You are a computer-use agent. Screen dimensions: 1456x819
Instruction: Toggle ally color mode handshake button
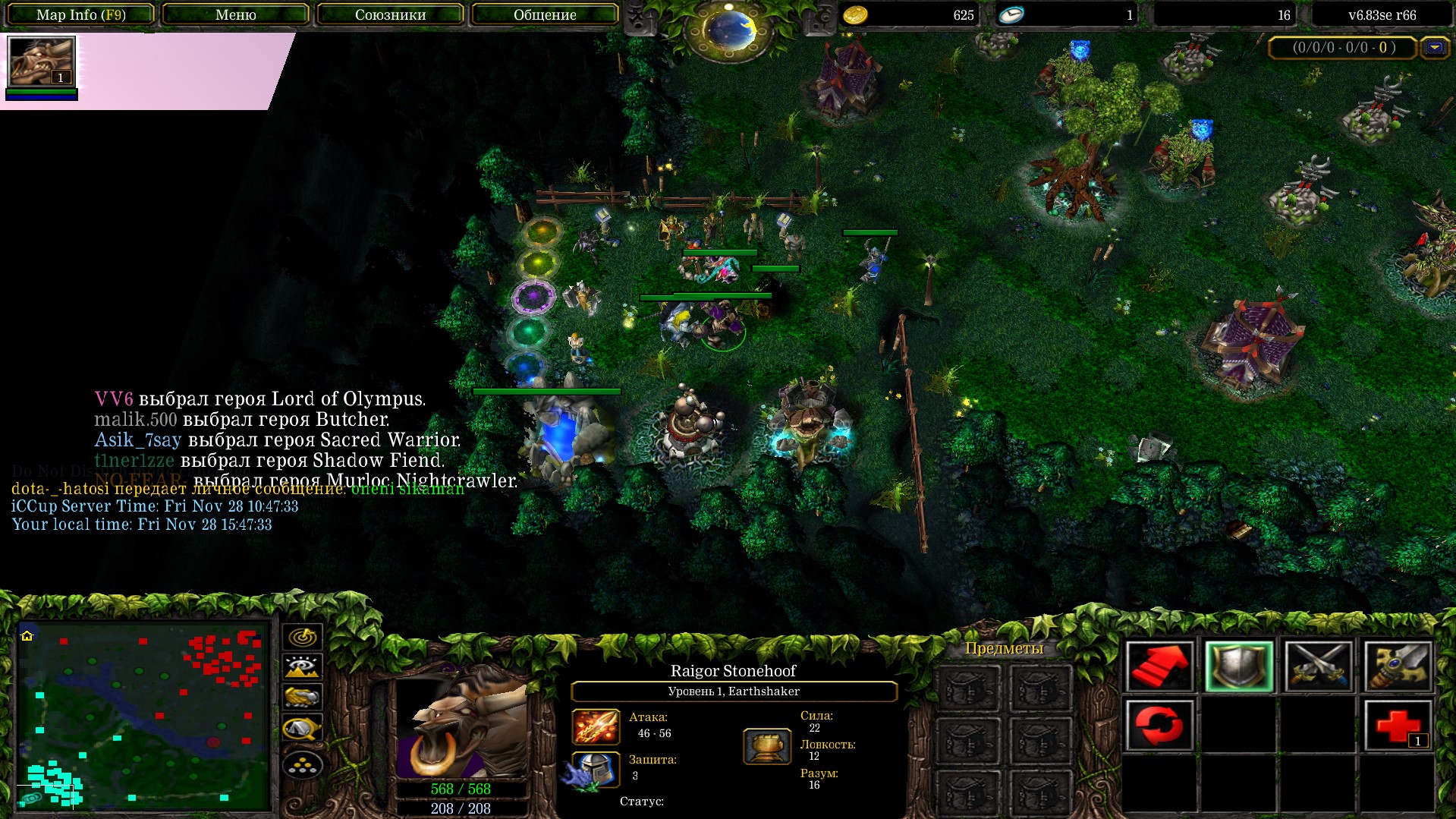(302, 697)
